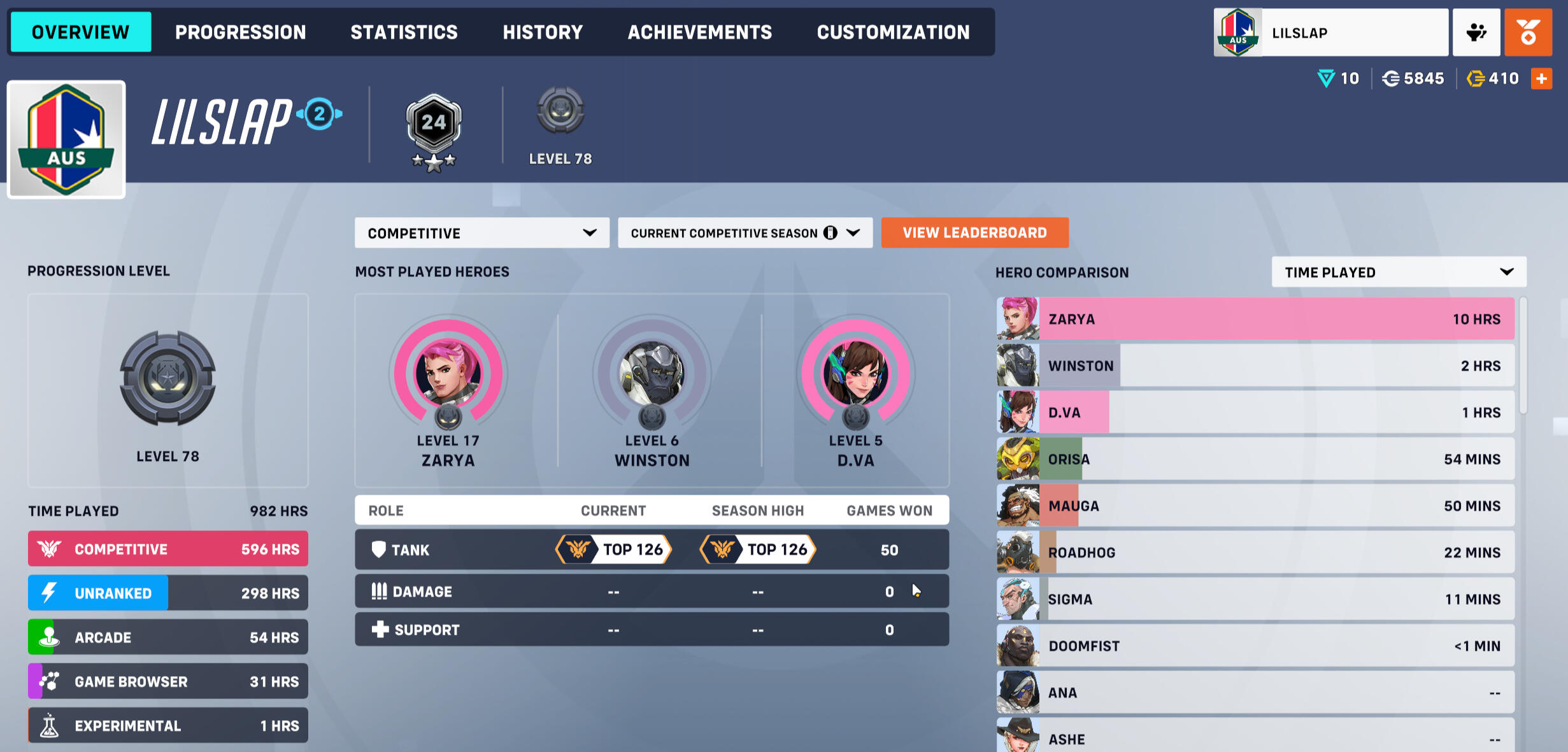Viewport: 1568px width, 752px height.
Task: Switch to the Progression tab
Action: coord(240,32)
